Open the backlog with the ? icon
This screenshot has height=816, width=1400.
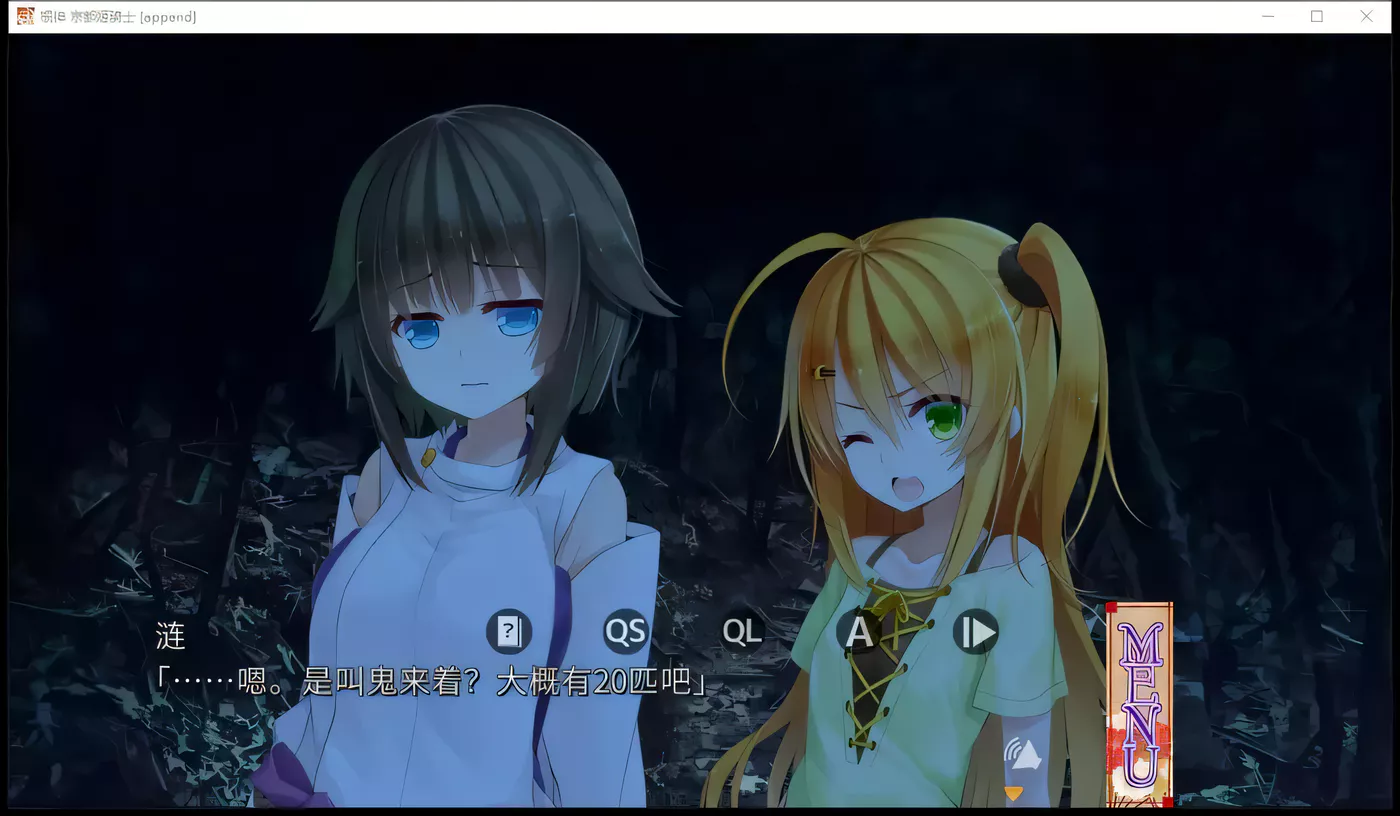point(509,632)
